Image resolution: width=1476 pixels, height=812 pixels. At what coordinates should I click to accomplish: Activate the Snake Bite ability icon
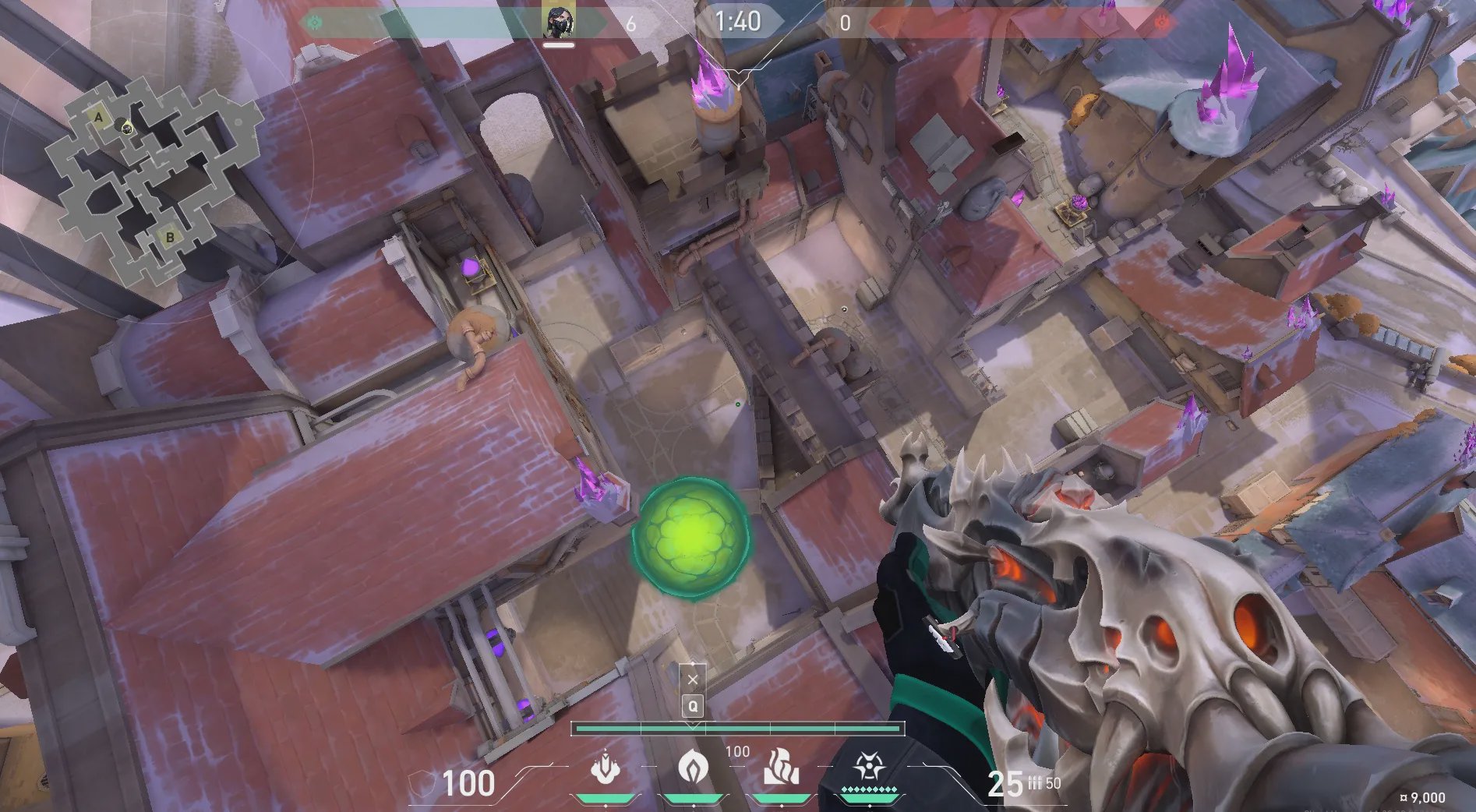click(605, 767)
